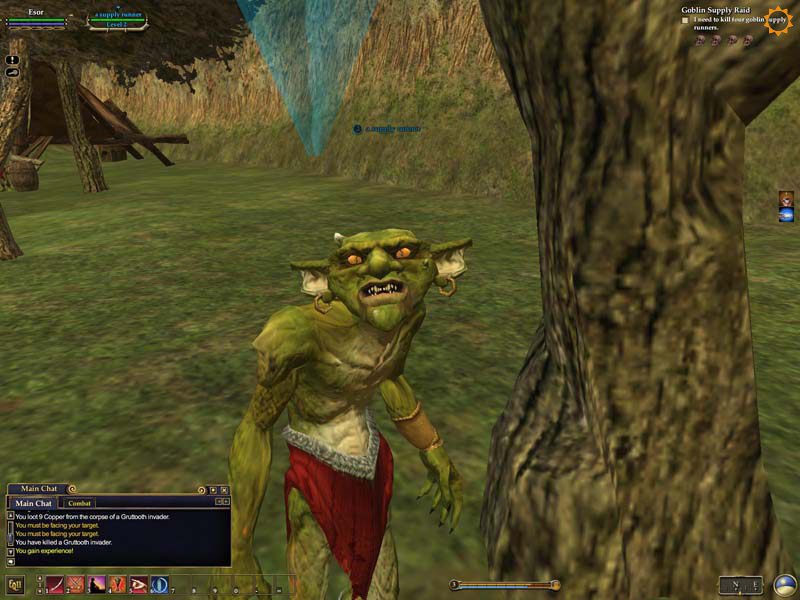This screenshot has height=600, width=800.
Task: Activate the curved sword slash ability
Action: (54, 585)
